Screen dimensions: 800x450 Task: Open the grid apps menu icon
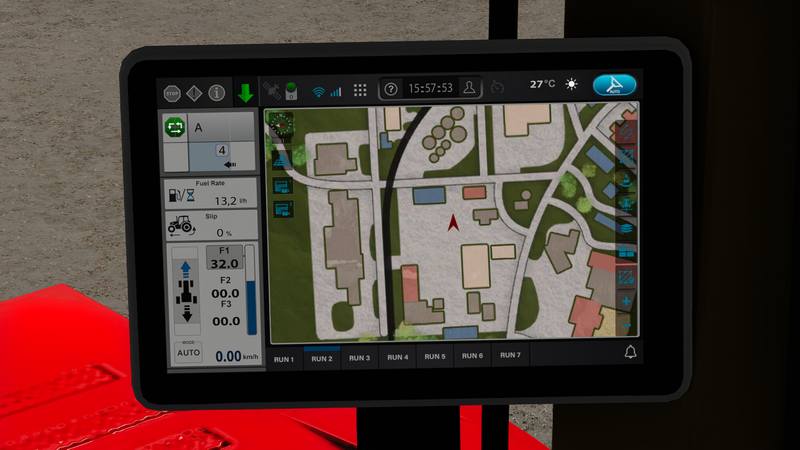click(360, 89)
